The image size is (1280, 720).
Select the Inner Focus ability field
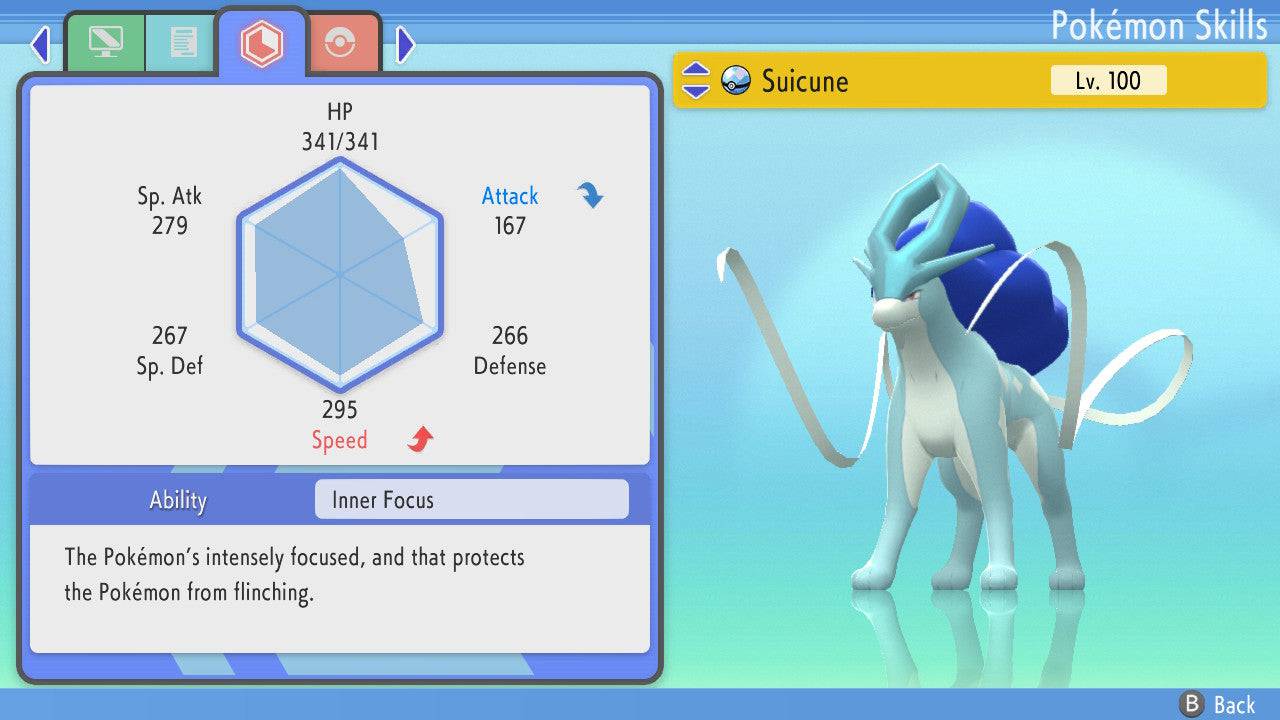pyautogui.click(x=471, y=500)
